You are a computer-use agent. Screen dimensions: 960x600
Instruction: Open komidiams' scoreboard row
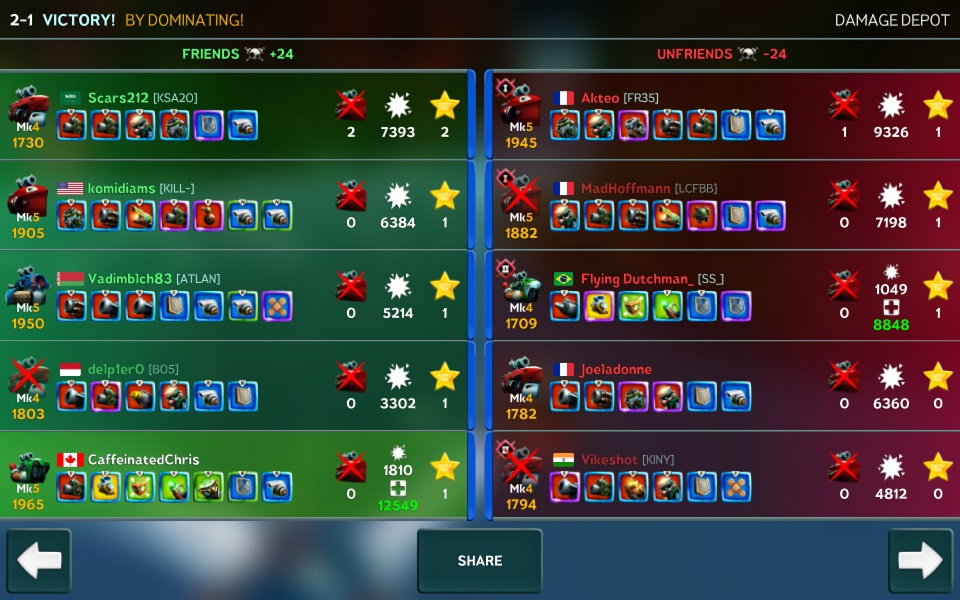[x=235, y=205]
